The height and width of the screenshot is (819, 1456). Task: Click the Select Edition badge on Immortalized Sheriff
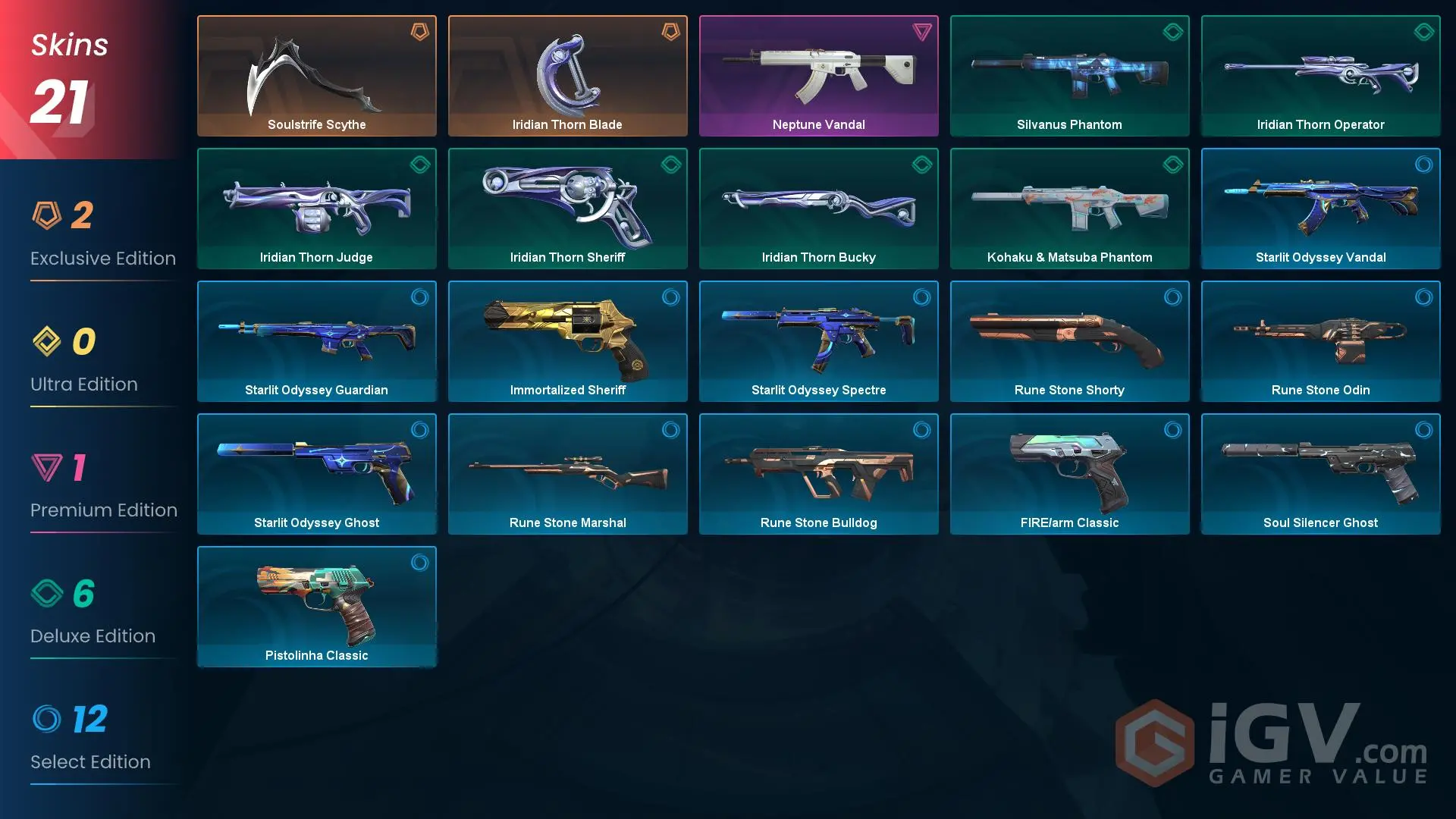click(x=671, y=297)
